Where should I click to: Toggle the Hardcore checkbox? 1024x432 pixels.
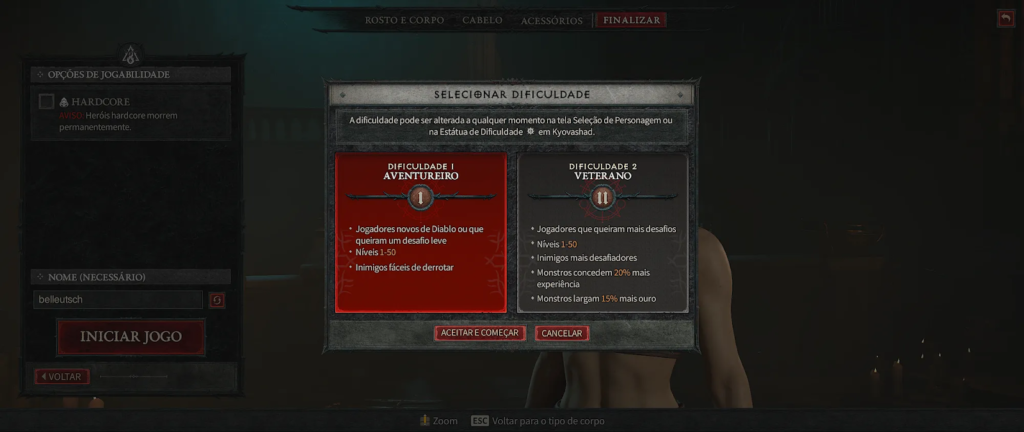point(47,101)
